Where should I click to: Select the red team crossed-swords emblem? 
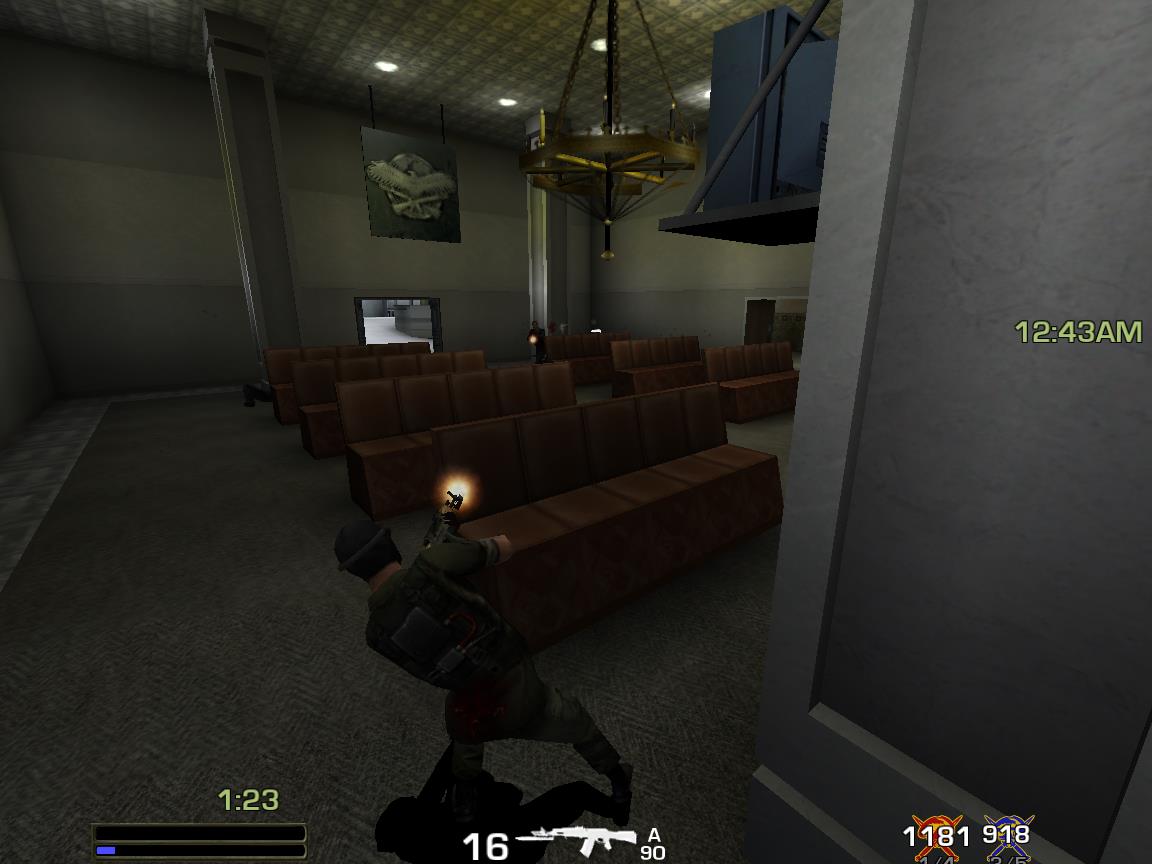[936, 838]
